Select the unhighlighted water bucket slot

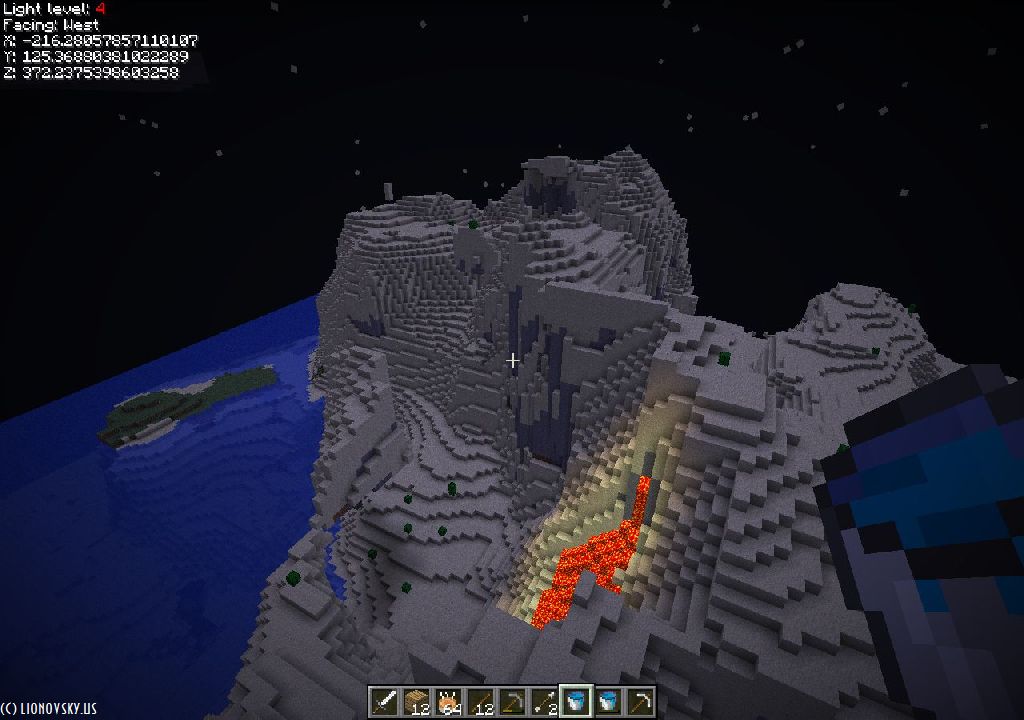(608, 701)
